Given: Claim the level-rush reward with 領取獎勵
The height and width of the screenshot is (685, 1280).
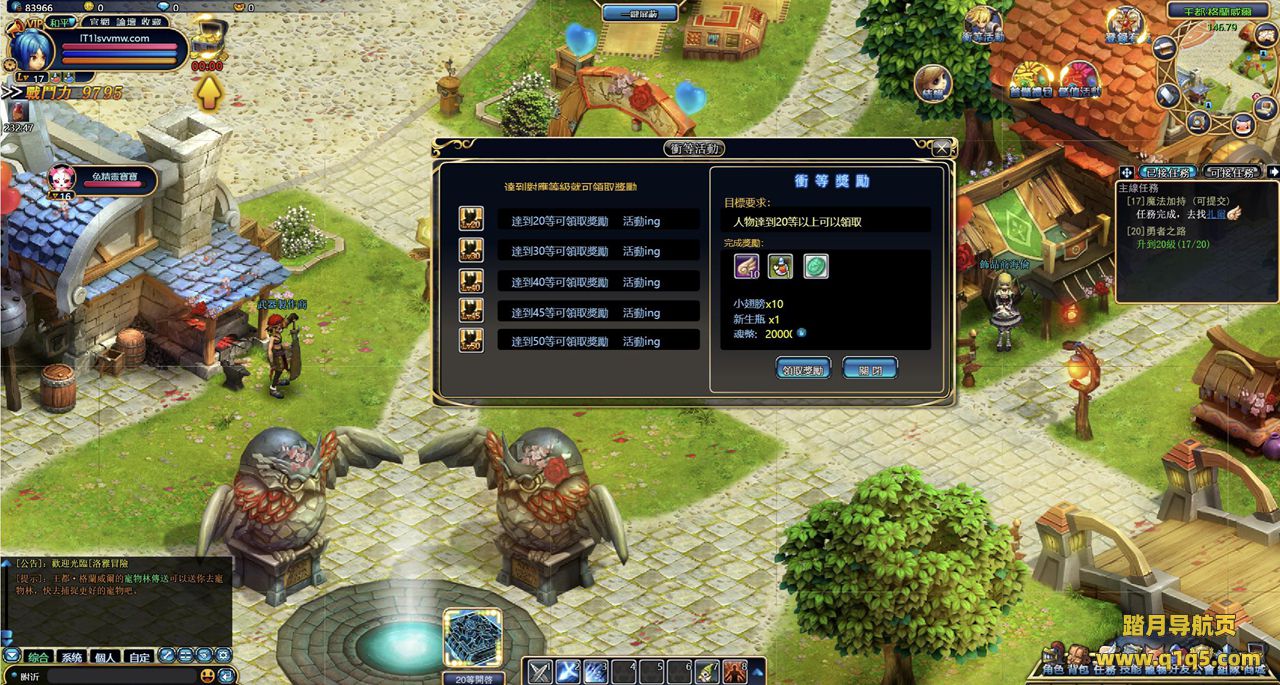Looking at the screenshot, I should point(803,369).
